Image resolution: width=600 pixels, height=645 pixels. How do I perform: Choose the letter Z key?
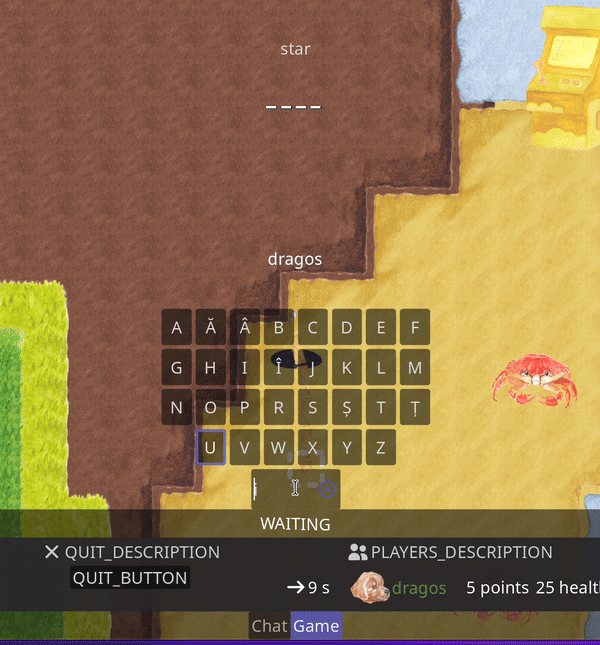(381, 447)
